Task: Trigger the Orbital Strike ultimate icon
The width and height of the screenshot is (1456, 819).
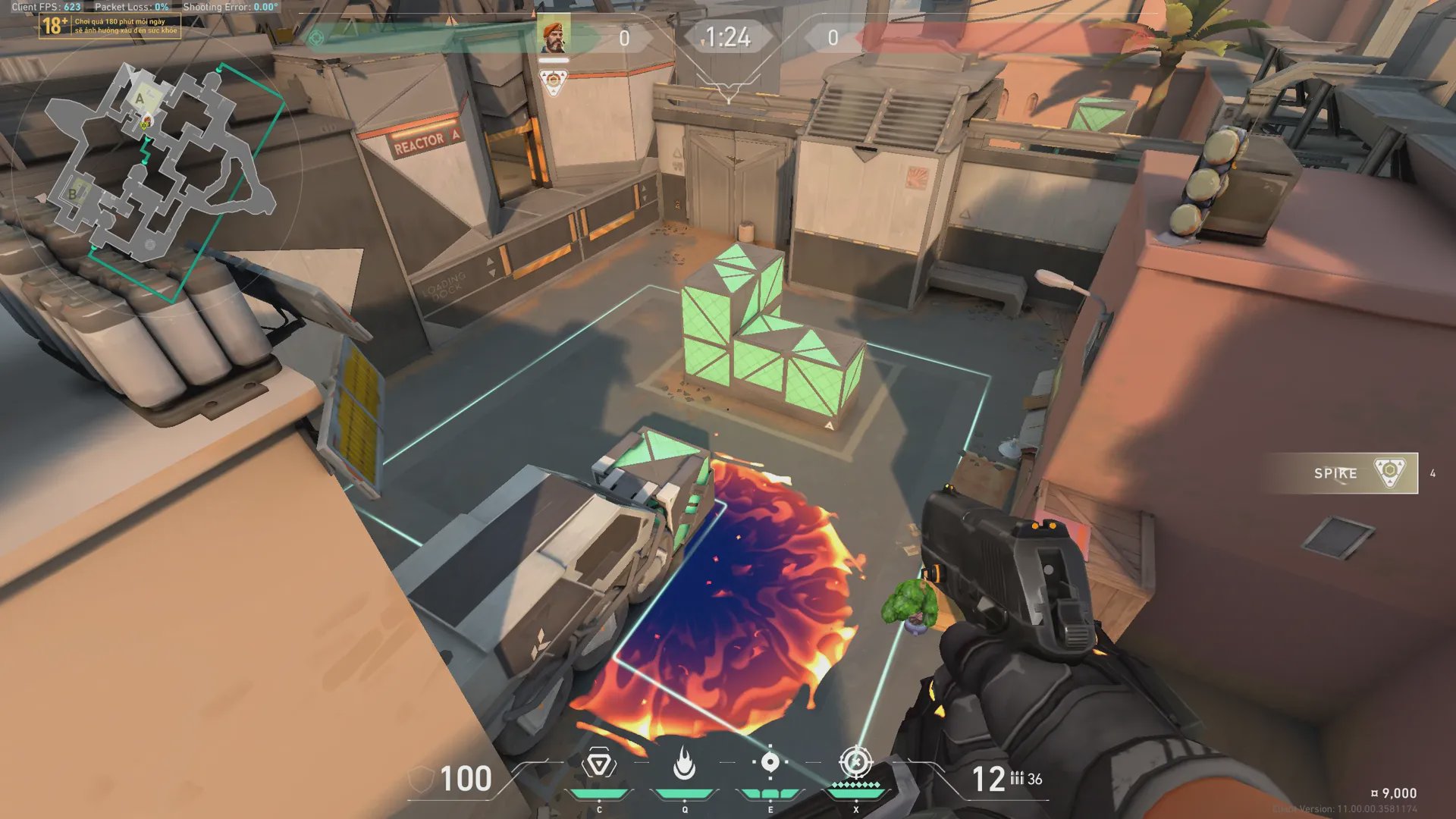Action: [856, 763]
